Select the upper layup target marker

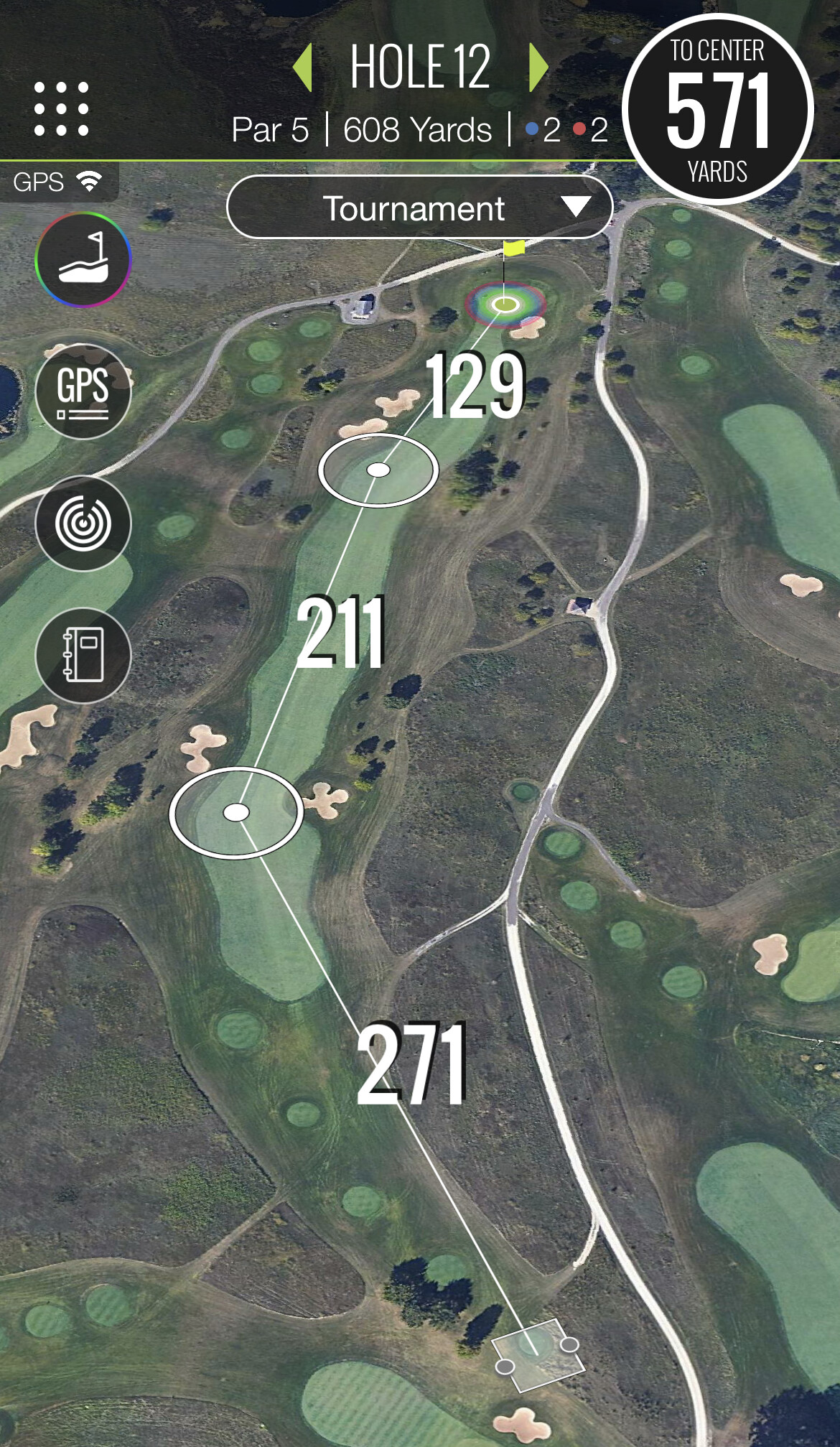[378, 470]
